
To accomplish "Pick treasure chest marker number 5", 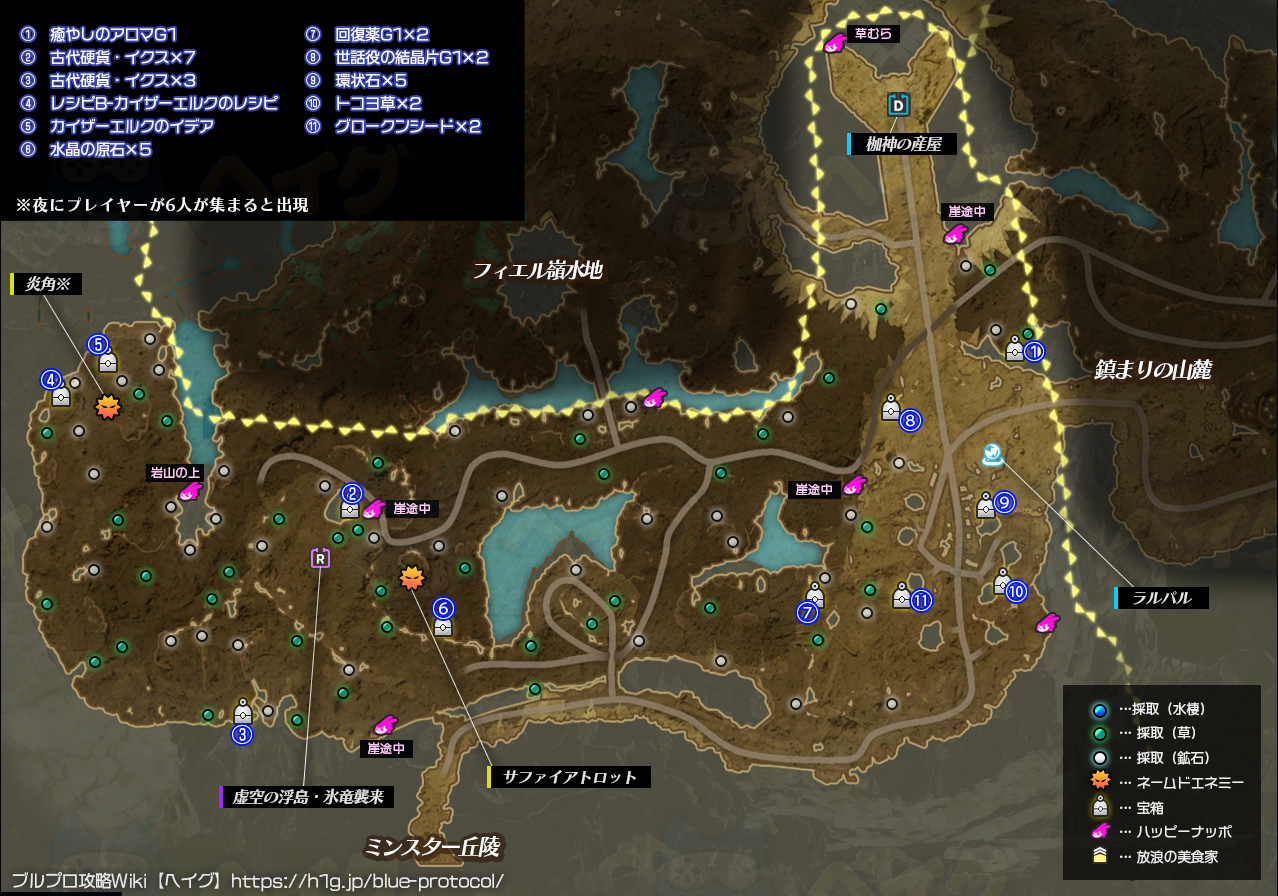I will [108, 360].
